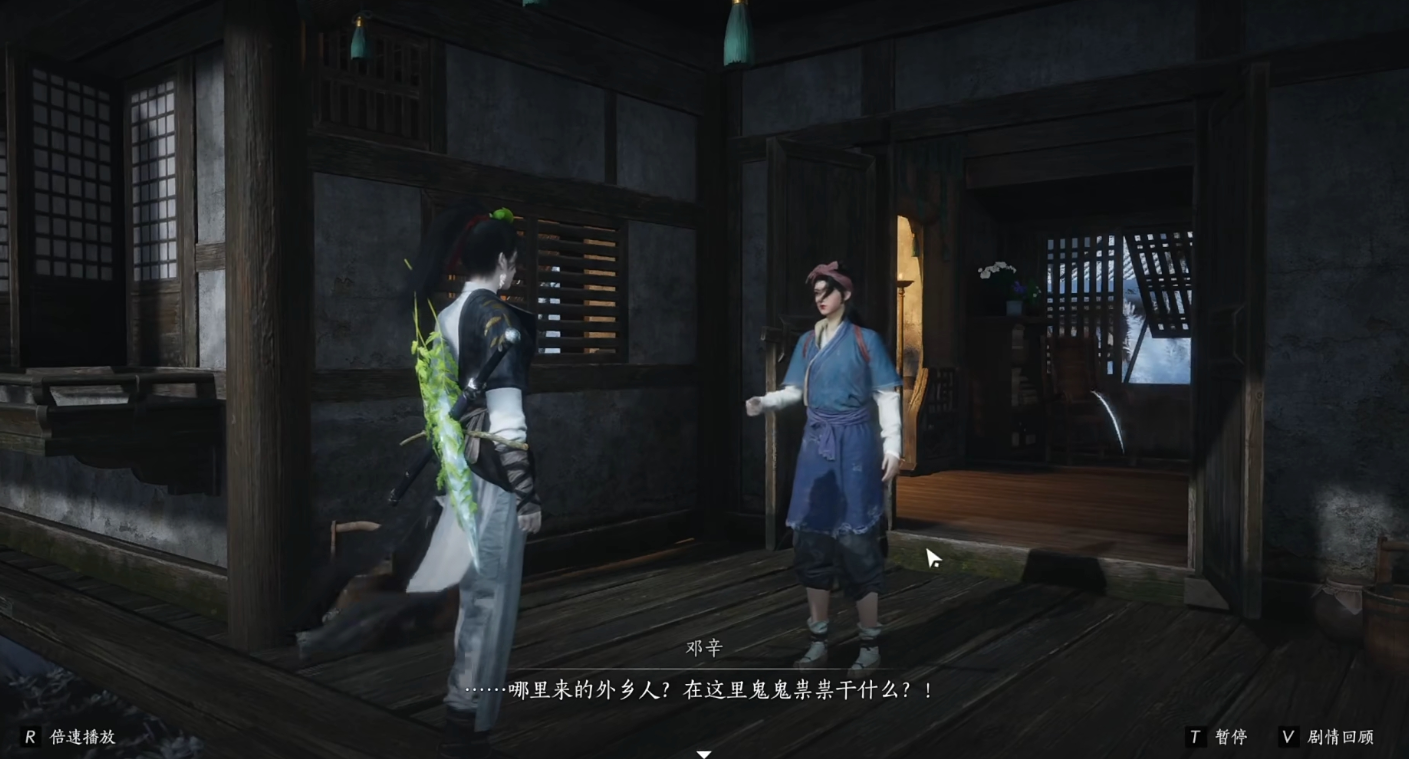The image size is (1409, 759).
Task: Click the dialogue subtitle text
Action: pos(703,690)
